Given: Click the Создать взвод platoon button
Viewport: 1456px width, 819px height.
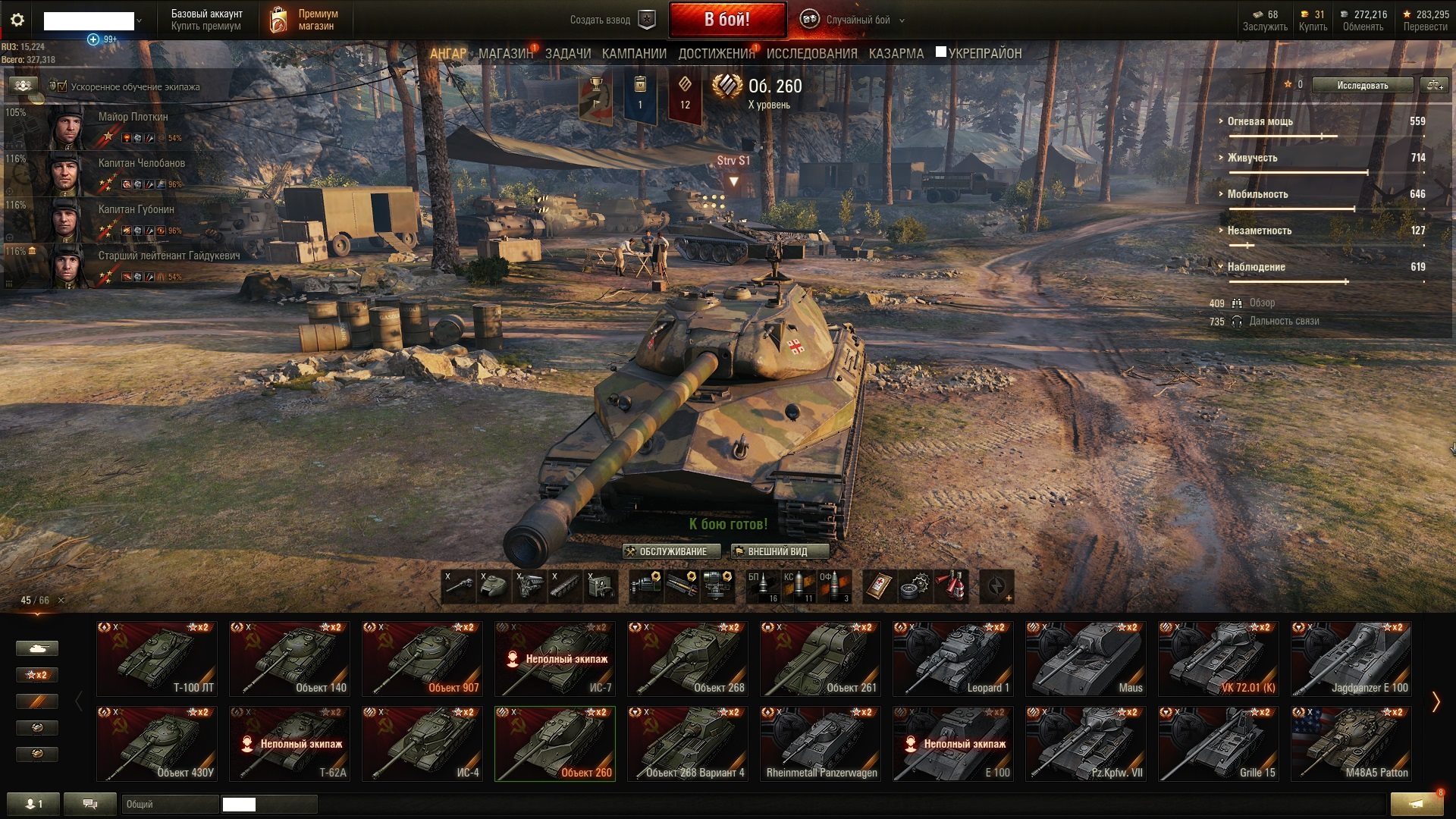Looking at the screenshot, I should (x=611, y=20).
